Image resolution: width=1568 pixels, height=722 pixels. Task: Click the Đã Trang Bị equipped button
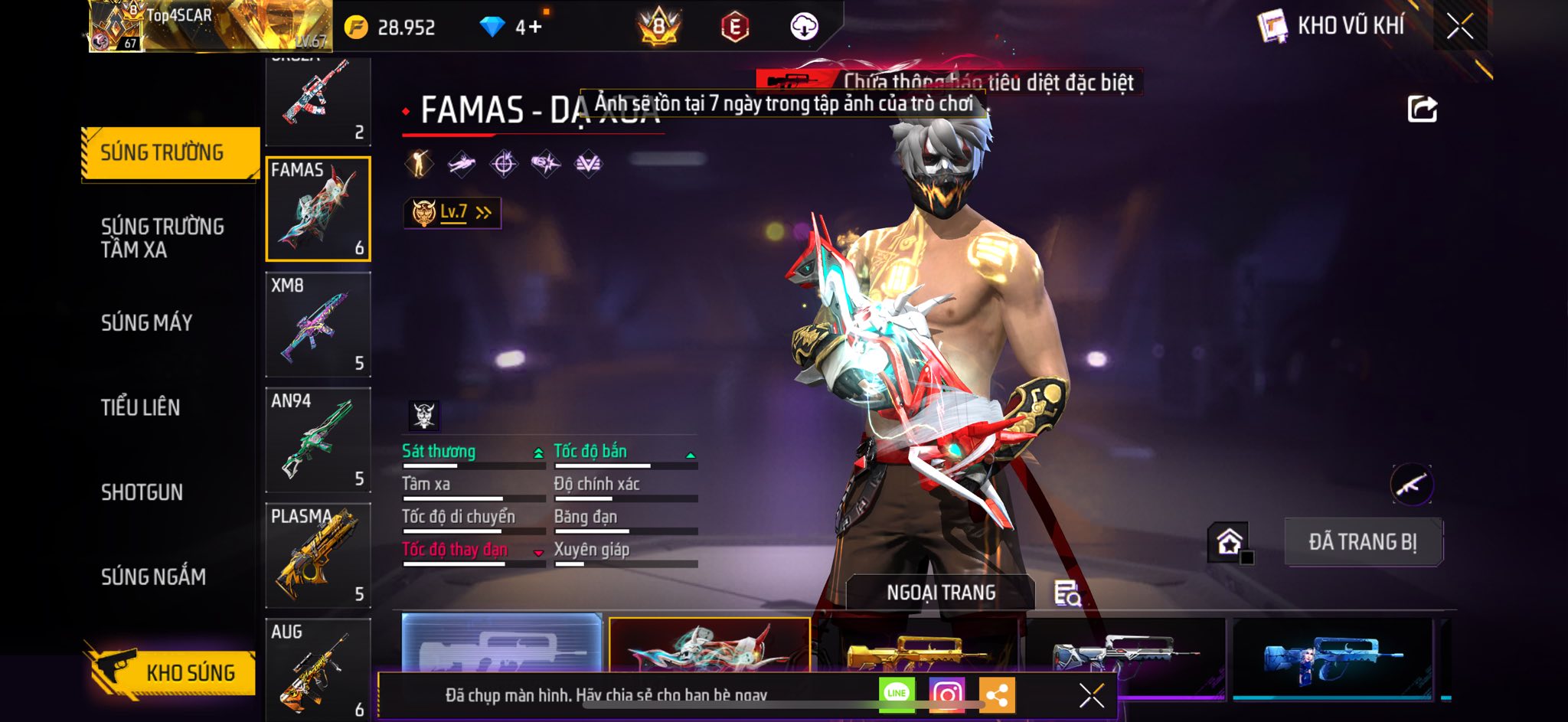[x=1363, y=542]
